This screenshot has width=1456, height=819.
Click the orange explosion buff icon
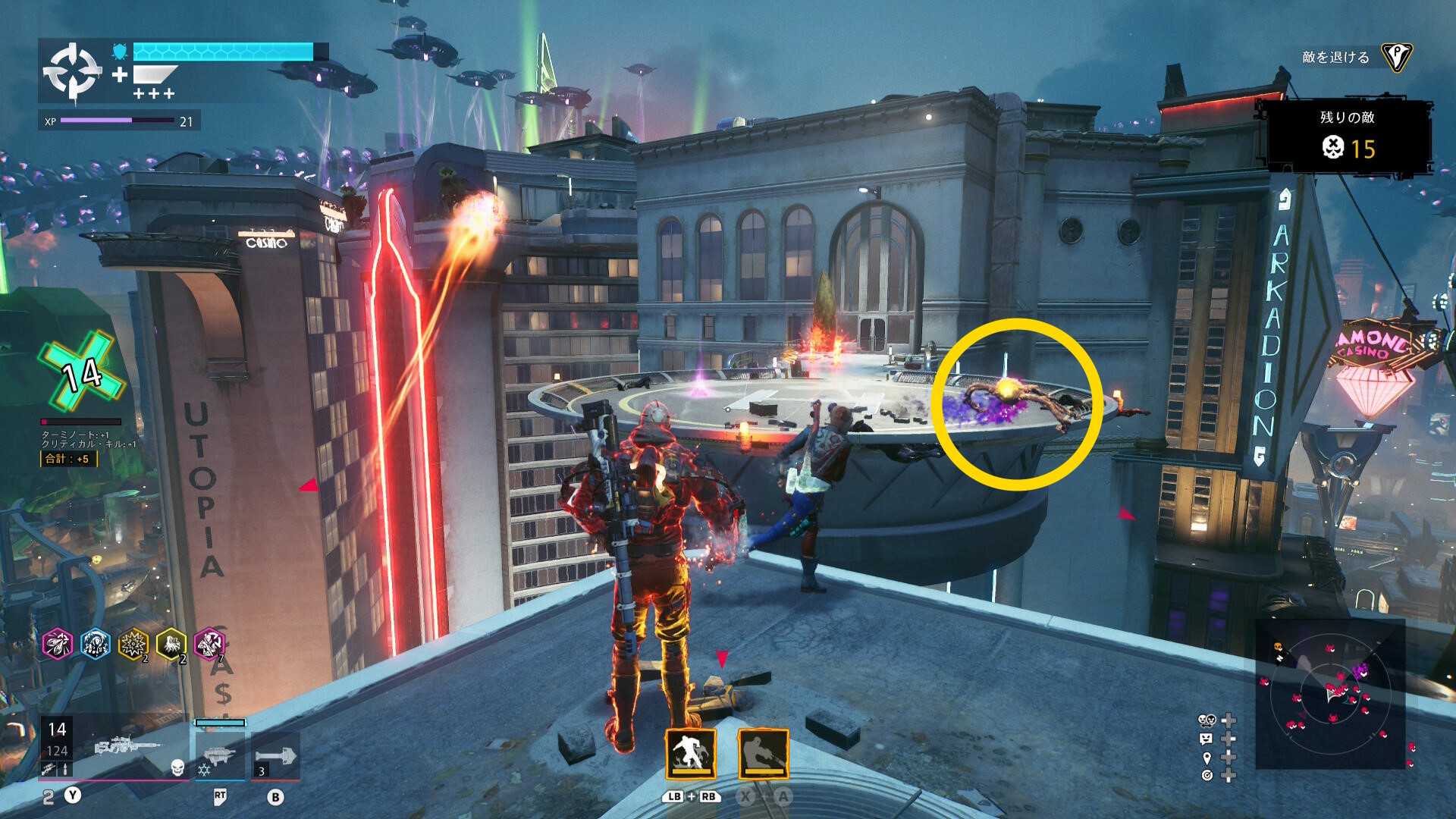click(133, 645)
